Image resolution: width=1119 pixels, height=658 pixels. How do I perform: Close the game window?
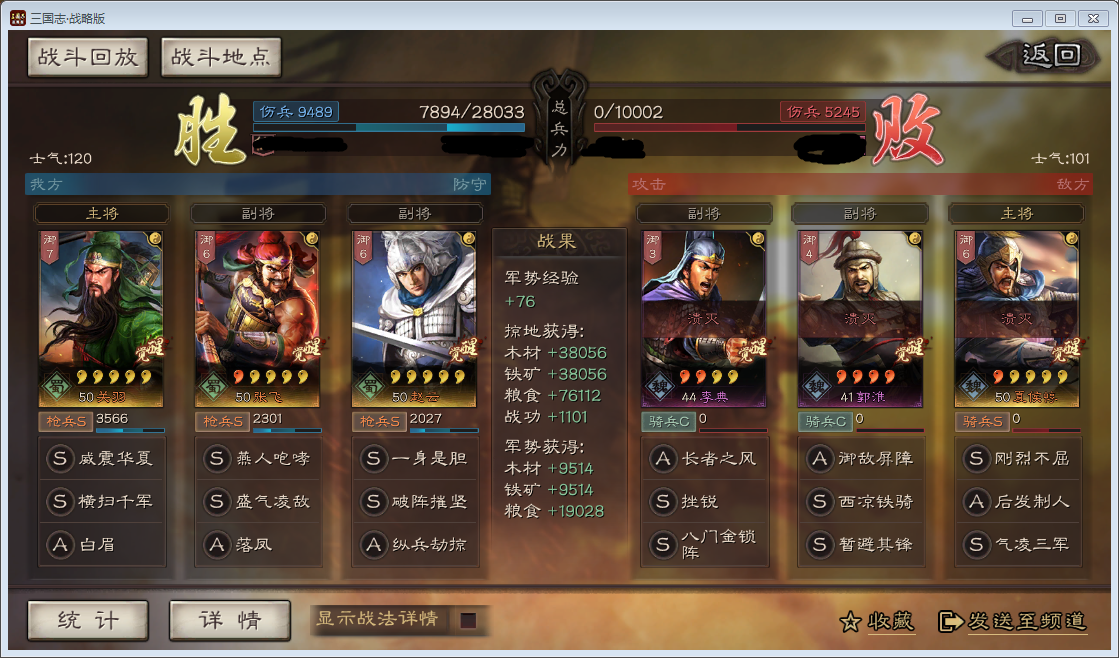click(x=1090, y=18)
